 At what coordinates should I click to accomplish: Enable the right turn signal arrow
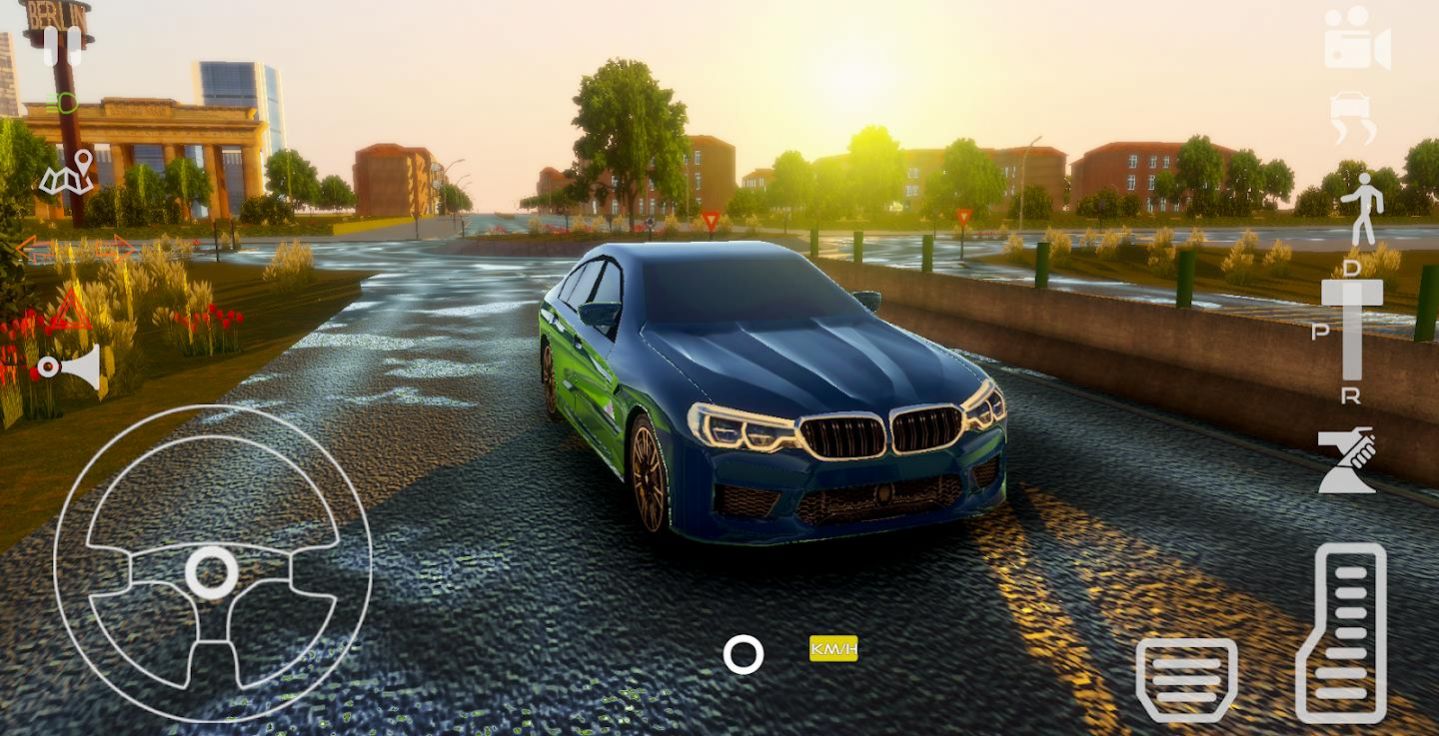coord(117,247)
